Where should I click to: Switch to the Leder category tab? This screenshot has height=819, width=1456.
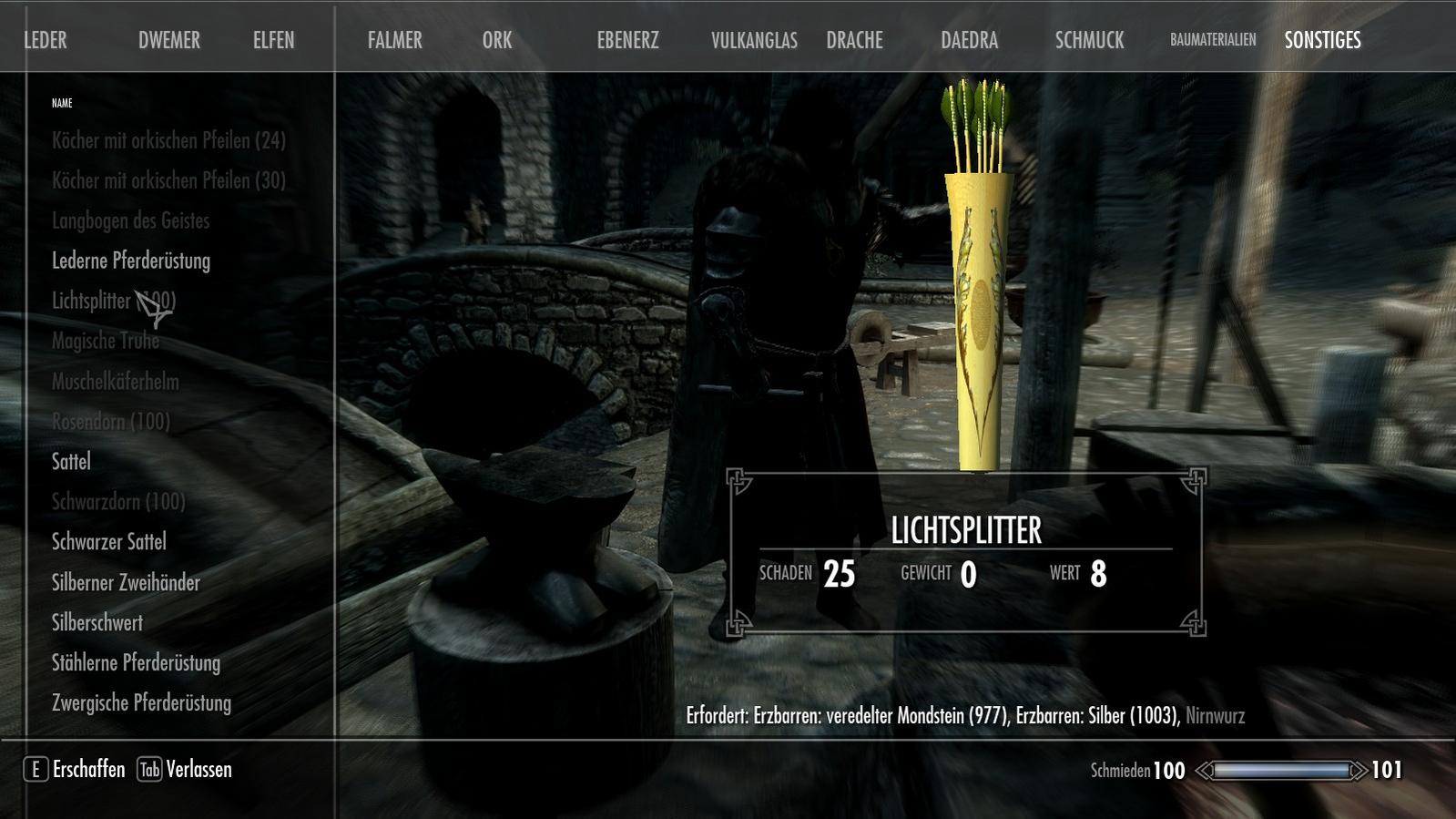pyautogui.click(x=46, y=40)
